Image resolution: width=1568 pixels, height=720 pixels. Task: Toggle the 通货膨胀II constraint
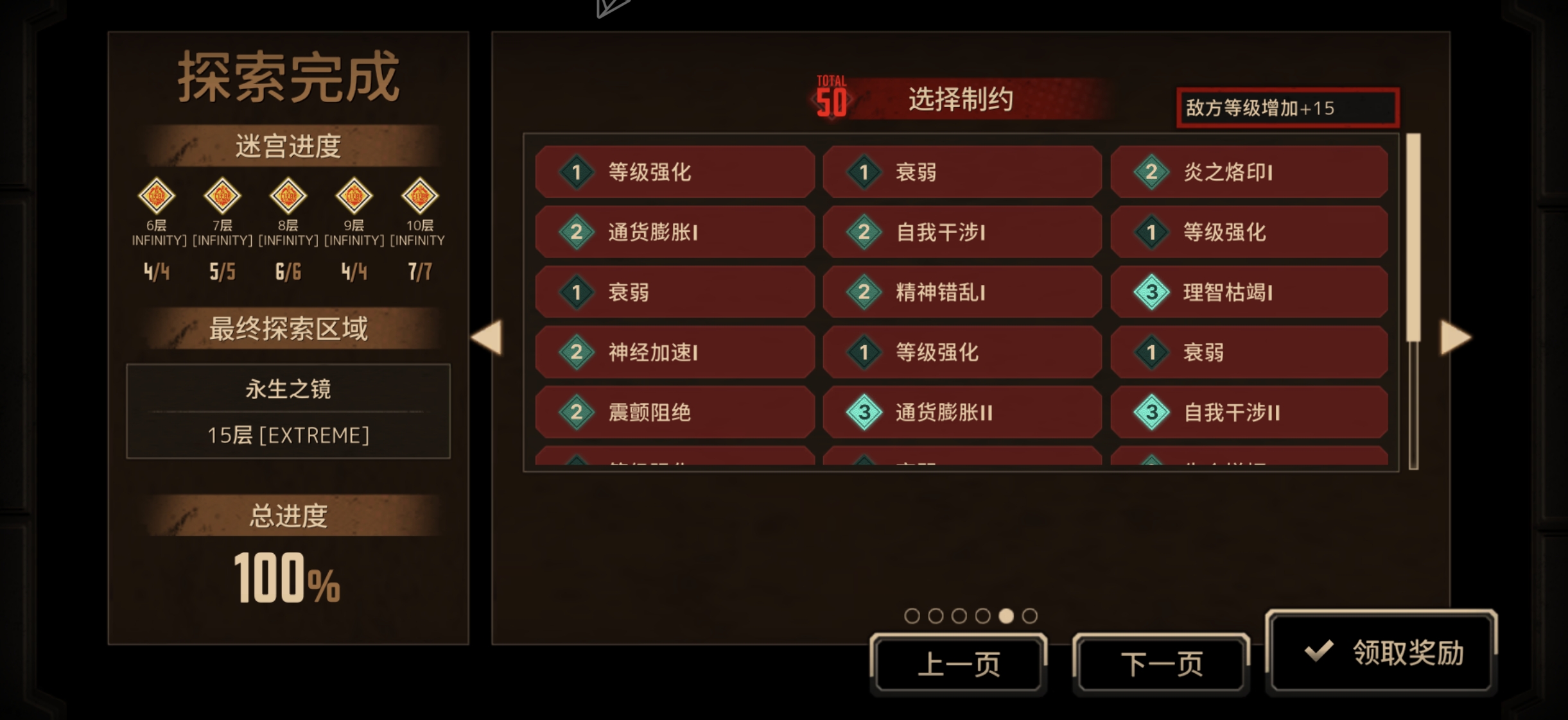point(963,413)
